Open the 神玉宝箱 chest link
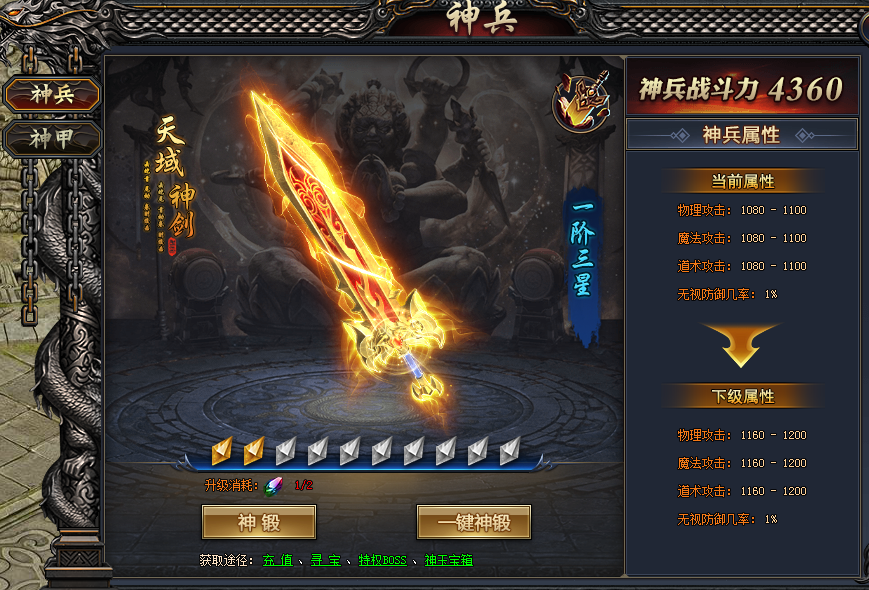869x590 pixels. [448, 561]
